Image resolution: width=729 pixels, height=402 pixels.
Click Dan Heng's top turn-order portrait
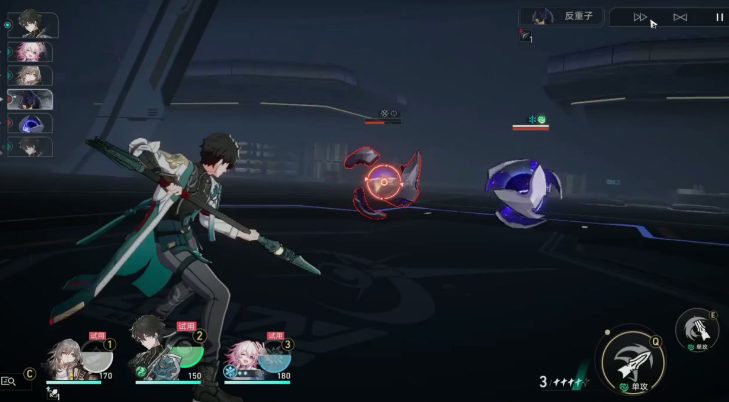click(x=33, y=23)
